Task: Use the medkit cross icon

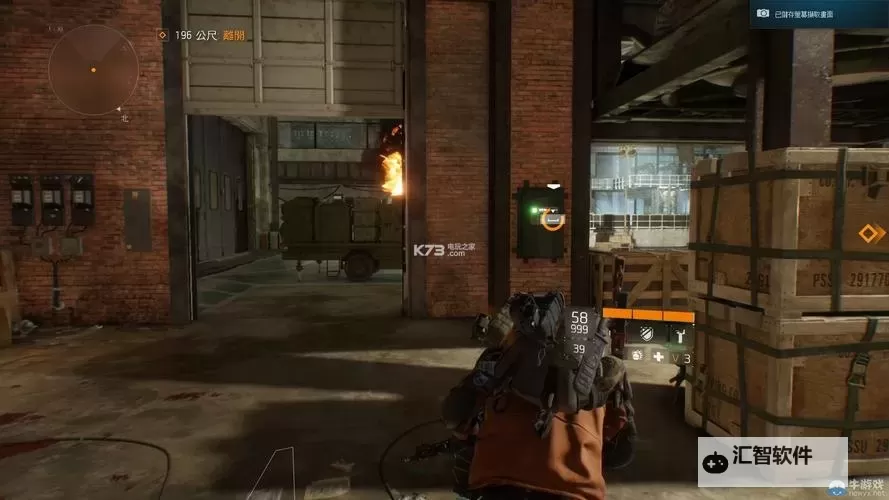Action: (x=658, y=355)
